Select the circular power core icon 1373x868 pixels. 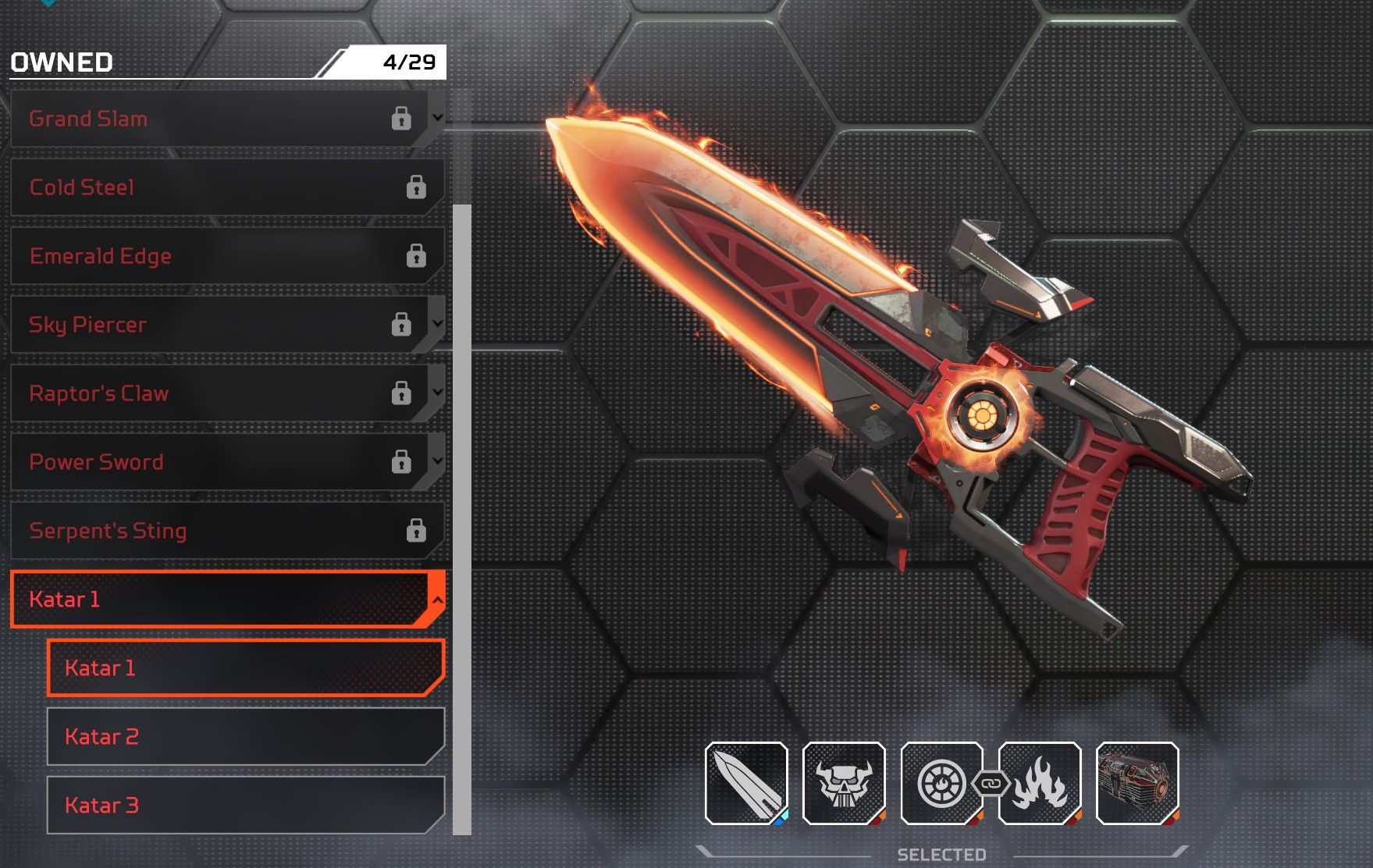coord(941,783)
